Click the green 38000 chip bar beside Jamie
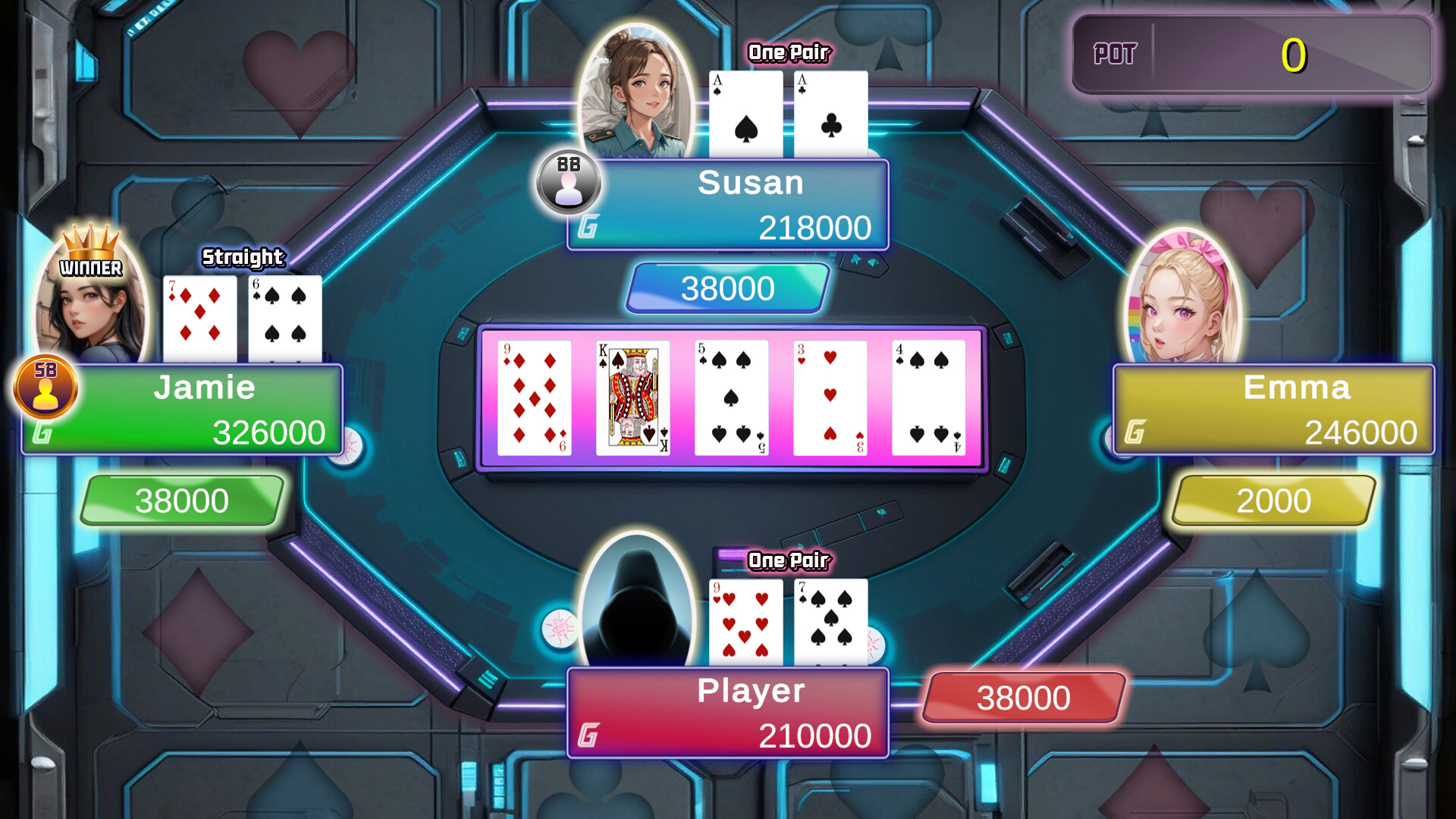The image size is (1456, 819). click(180, 499)
